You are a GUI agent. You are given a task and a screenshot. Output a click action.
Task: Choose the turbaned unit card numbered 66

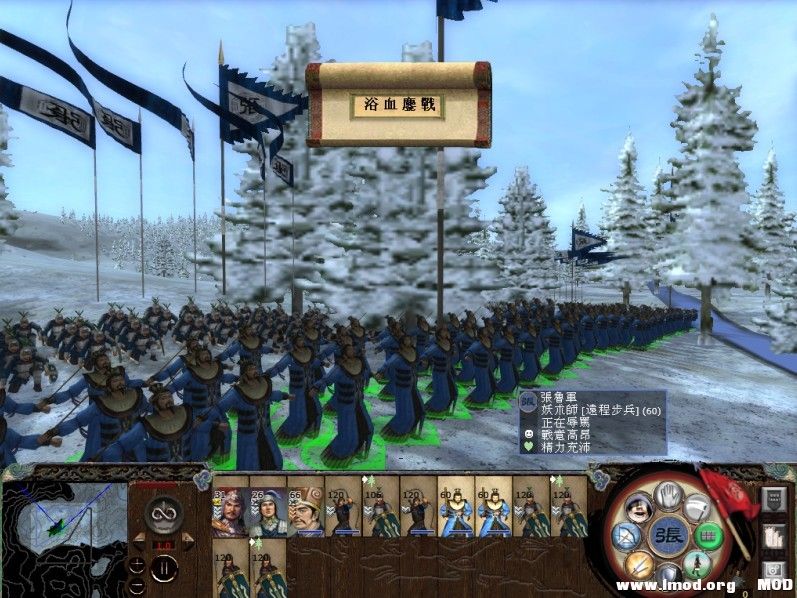point(303,511)
